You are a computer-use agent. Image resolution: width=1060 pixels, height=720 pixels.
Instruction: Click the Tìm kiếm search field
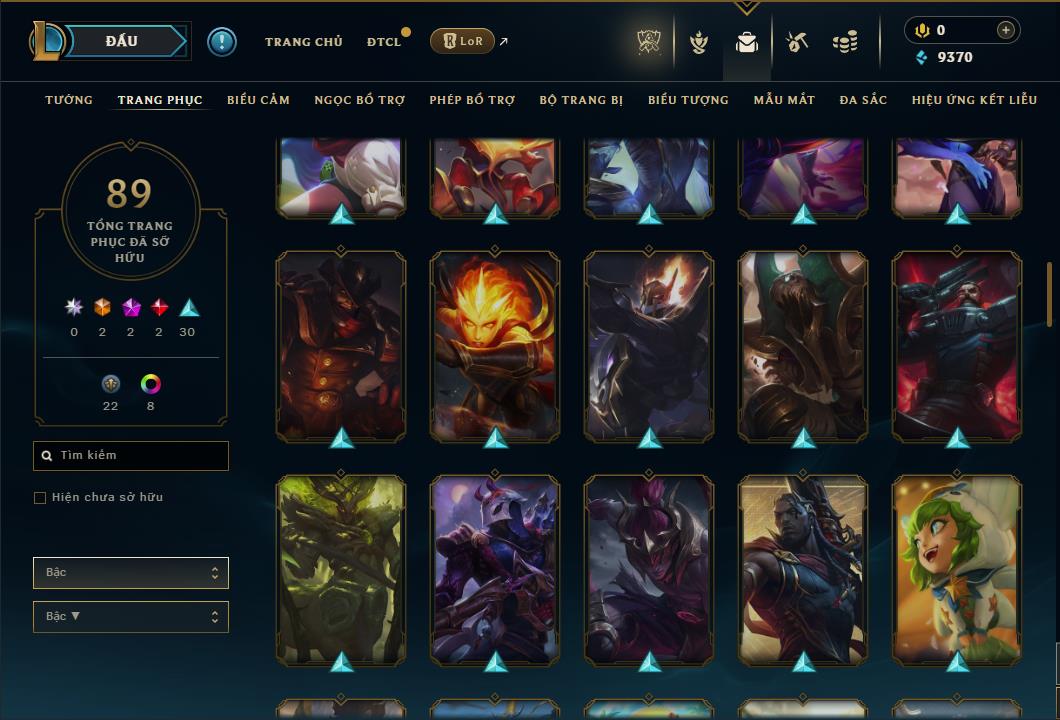pos(131,456)
